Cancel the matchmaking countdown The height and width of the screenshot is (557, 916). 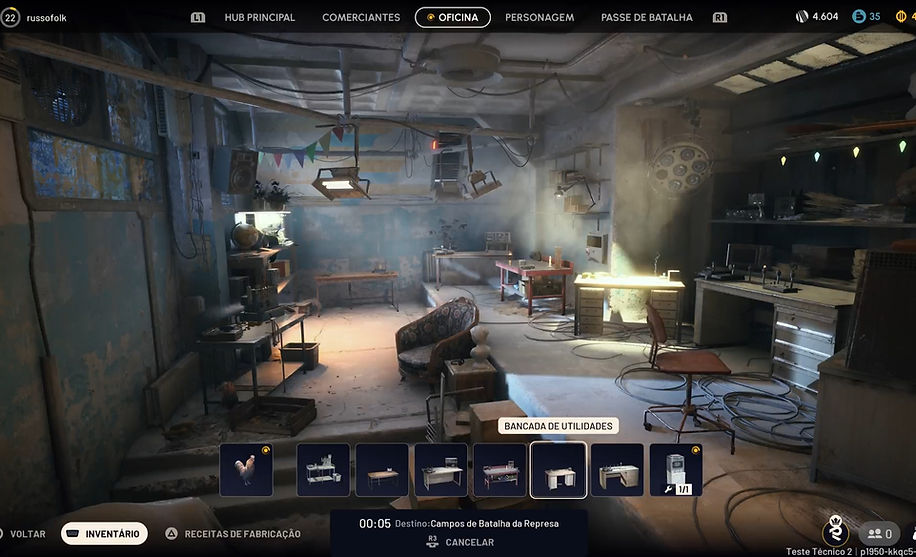[460, 542]
